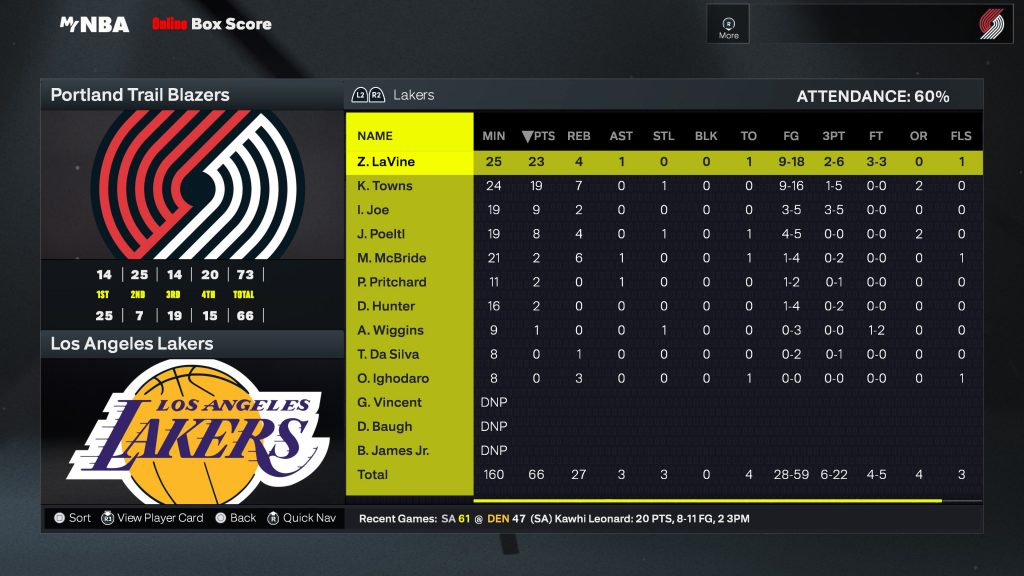
Task: Click the NAME column header
Action: click(375, 136)
